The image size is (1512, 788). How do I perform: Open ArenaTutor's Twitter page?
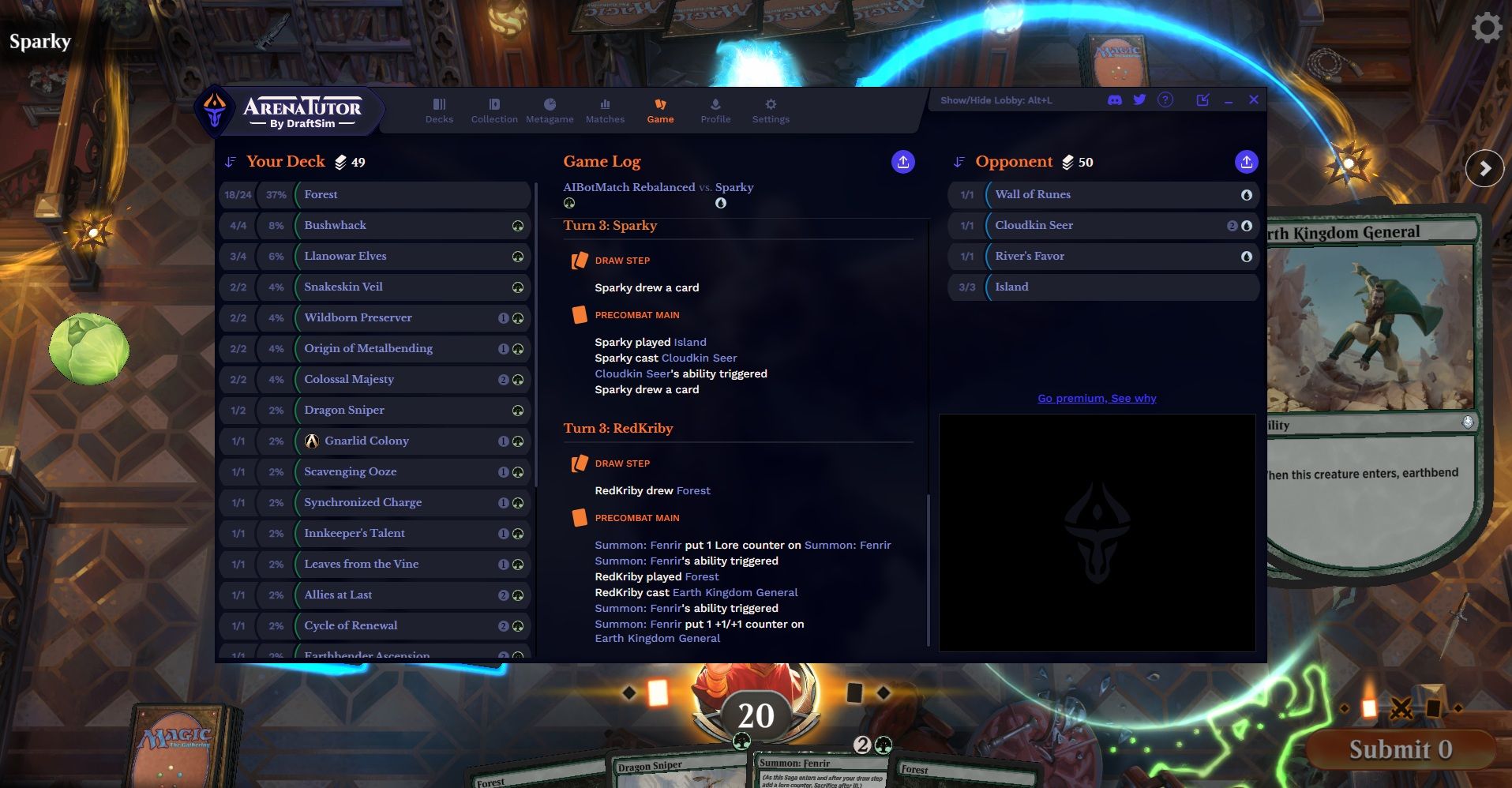point(1139,99)
